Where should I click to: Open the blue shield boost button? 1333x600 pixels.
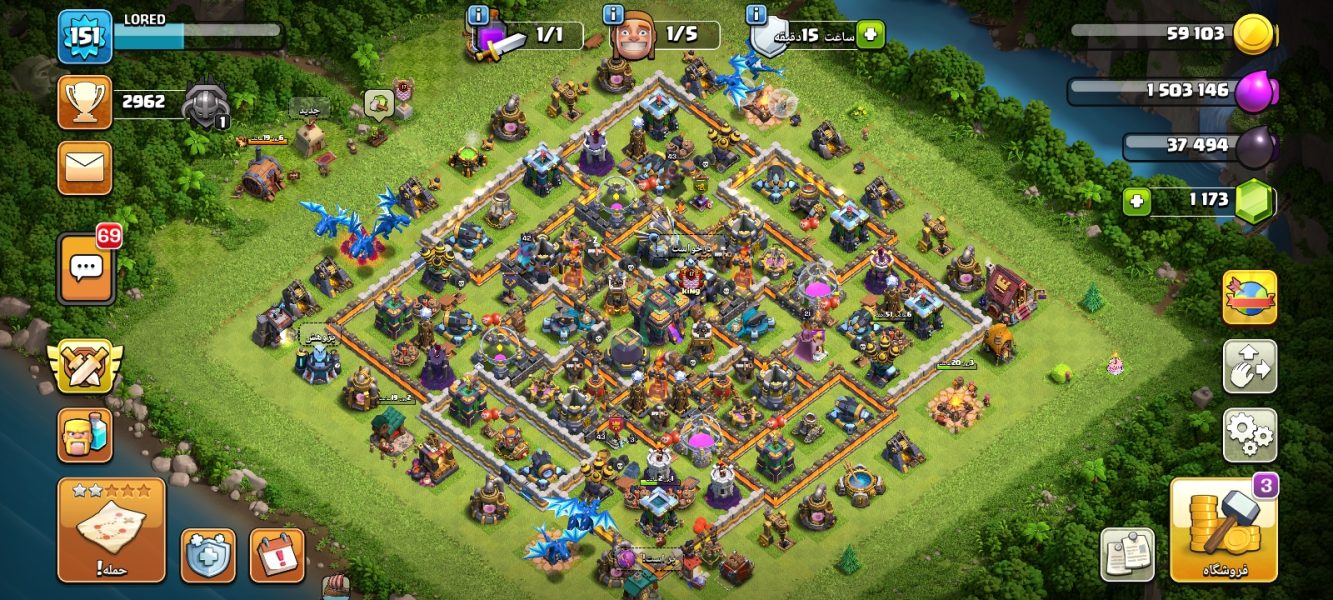[x=208, y=555]
